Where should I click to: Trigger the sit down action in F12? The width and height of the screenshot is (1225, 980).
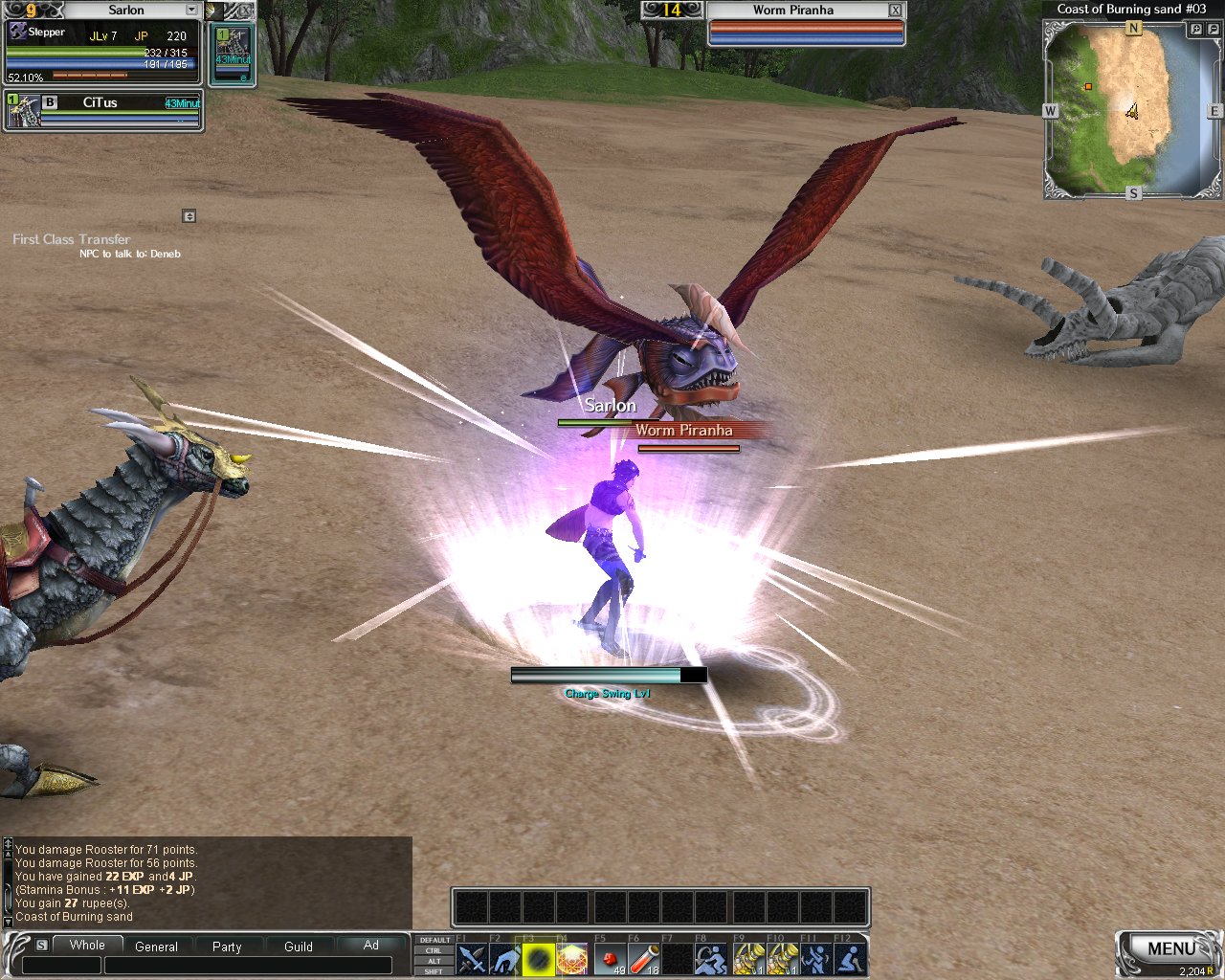[x=850, y=958]
